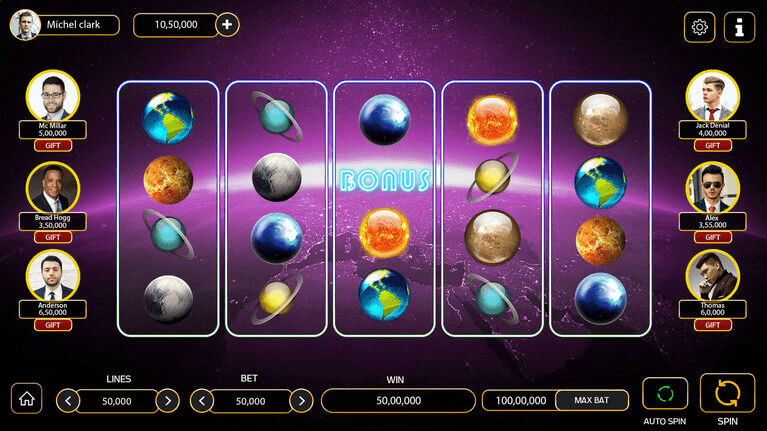
Task: Send a gift to Mc Millar
Action: click(53, 146)
